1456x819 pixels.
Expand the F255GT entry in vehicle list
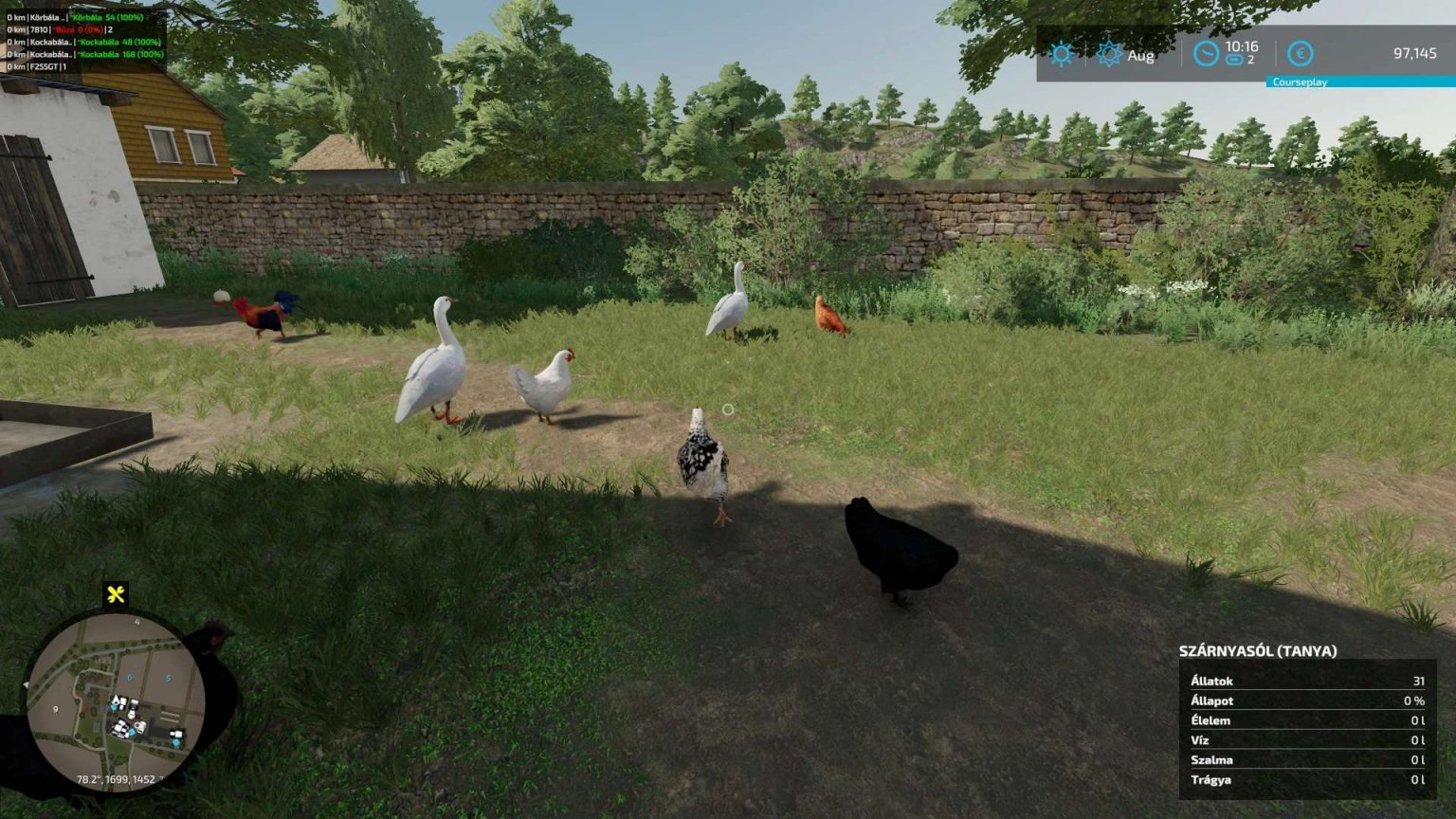43,68
